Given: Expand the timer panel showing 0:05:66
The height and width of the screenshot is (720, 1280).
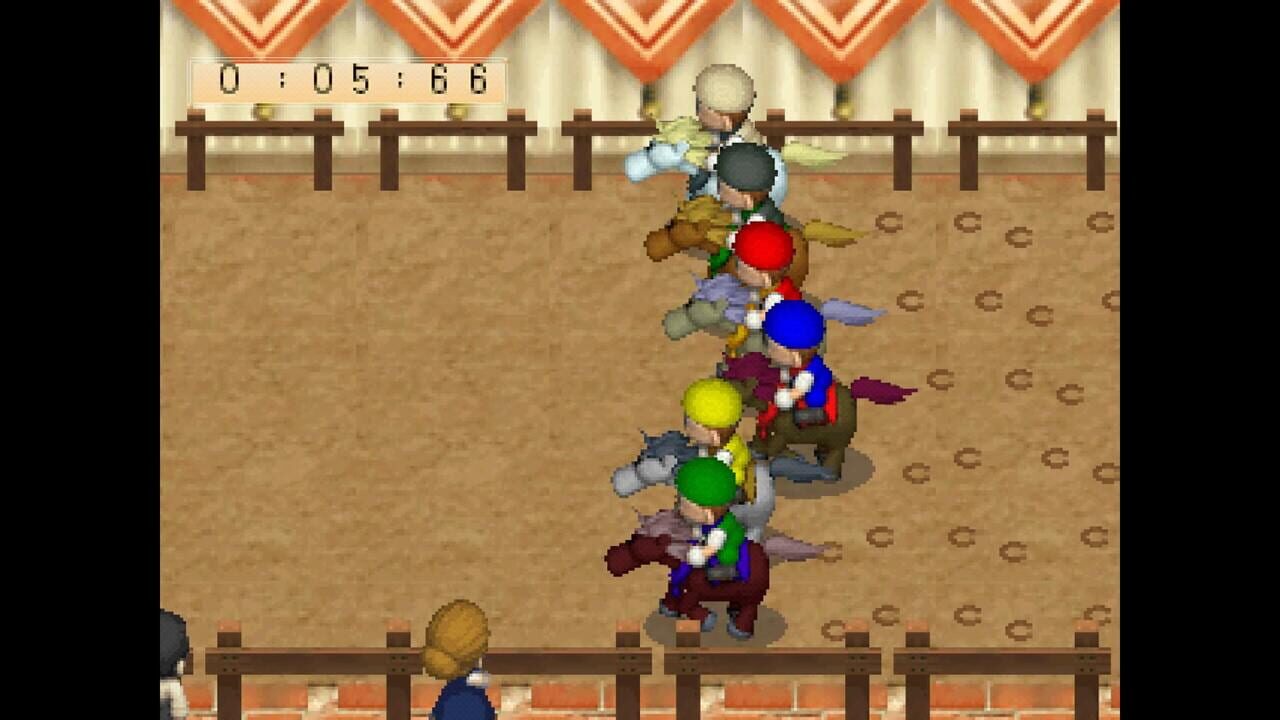Looking at the screenshot, I should coord(345,80).
